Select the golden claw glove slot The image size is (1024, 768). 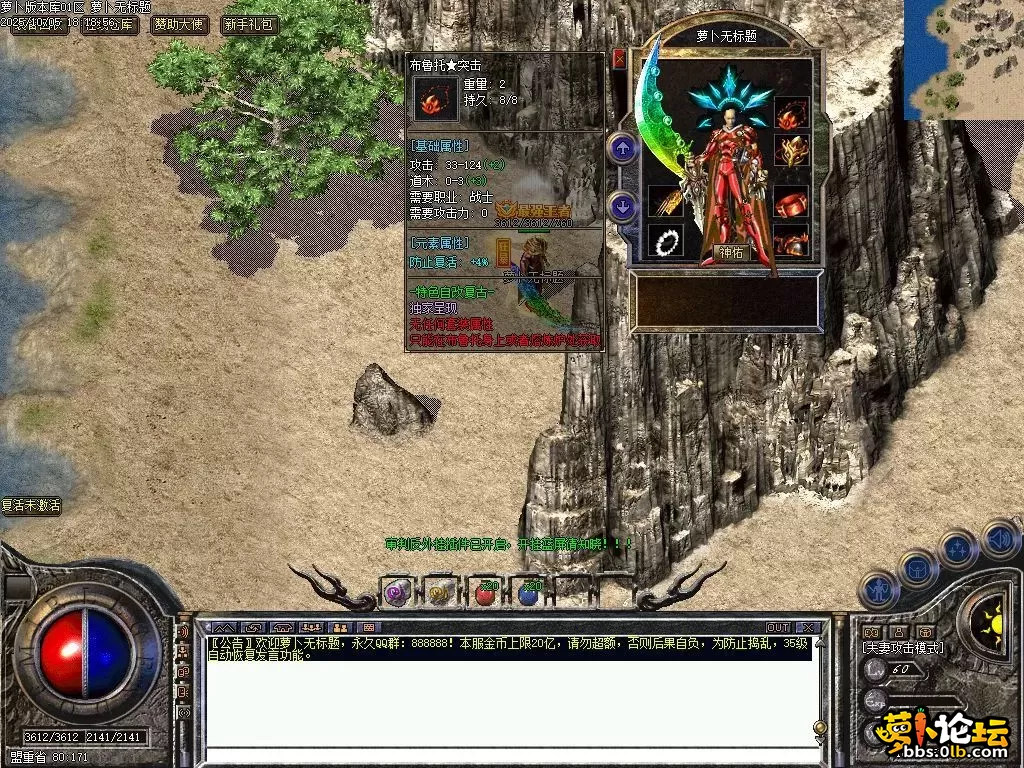[664, 201]
